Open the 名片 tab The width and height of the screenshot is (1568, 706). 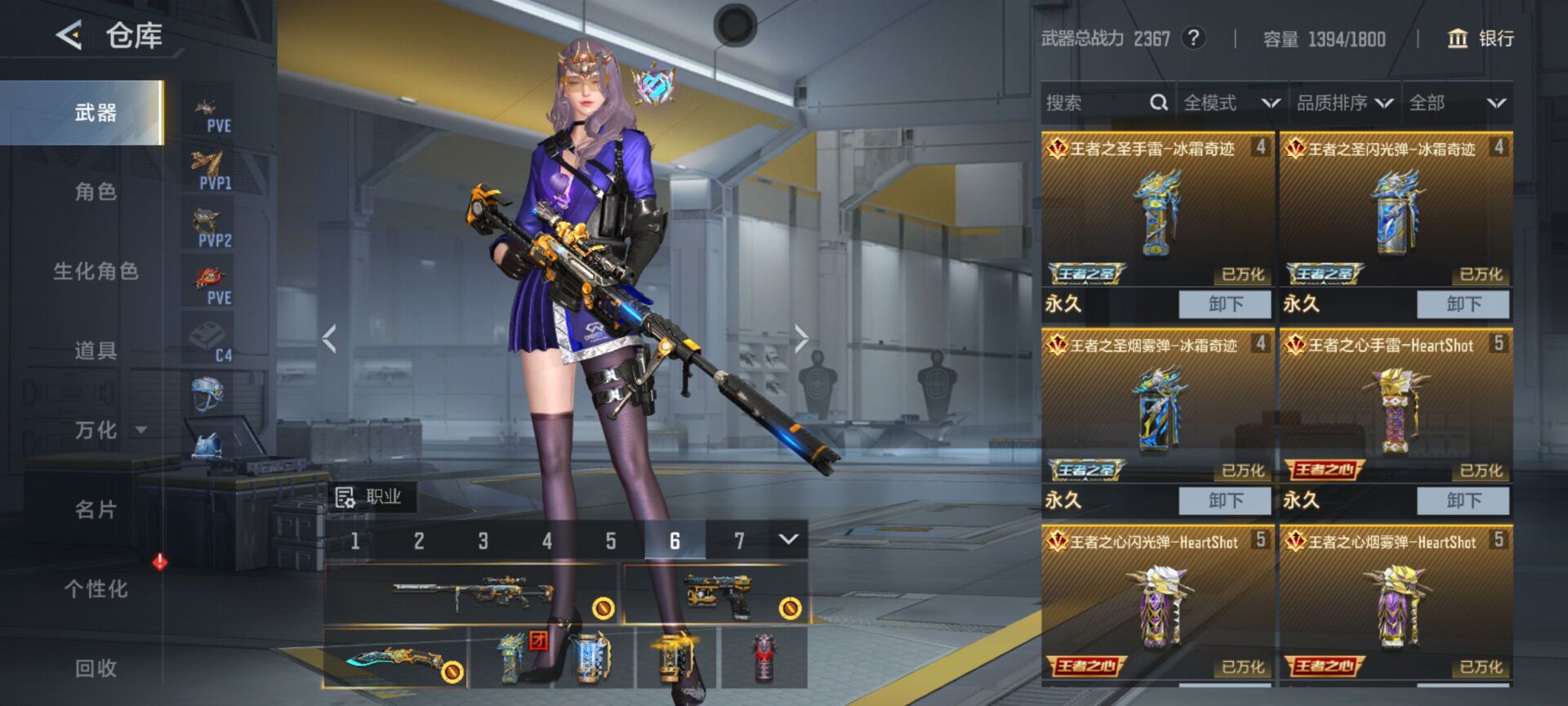[x=96, y=510]
